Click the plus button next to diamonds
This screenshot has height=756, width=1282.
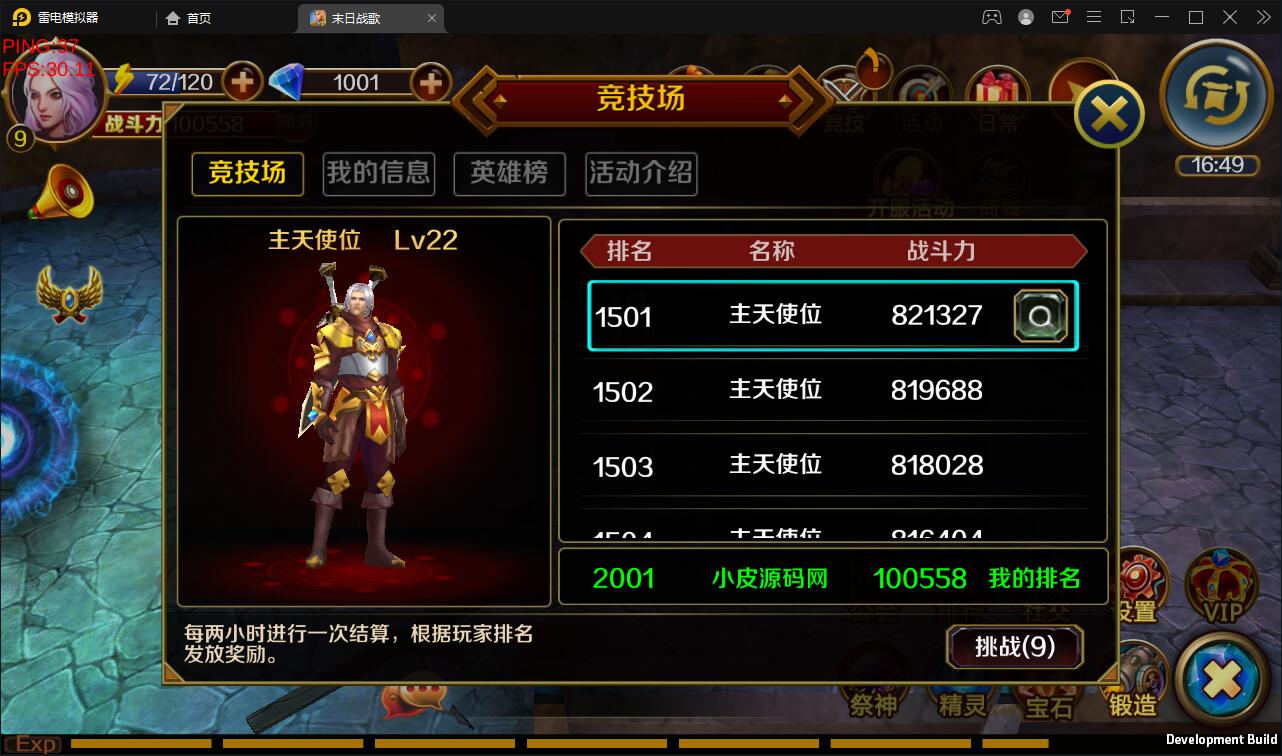[430, 83]
